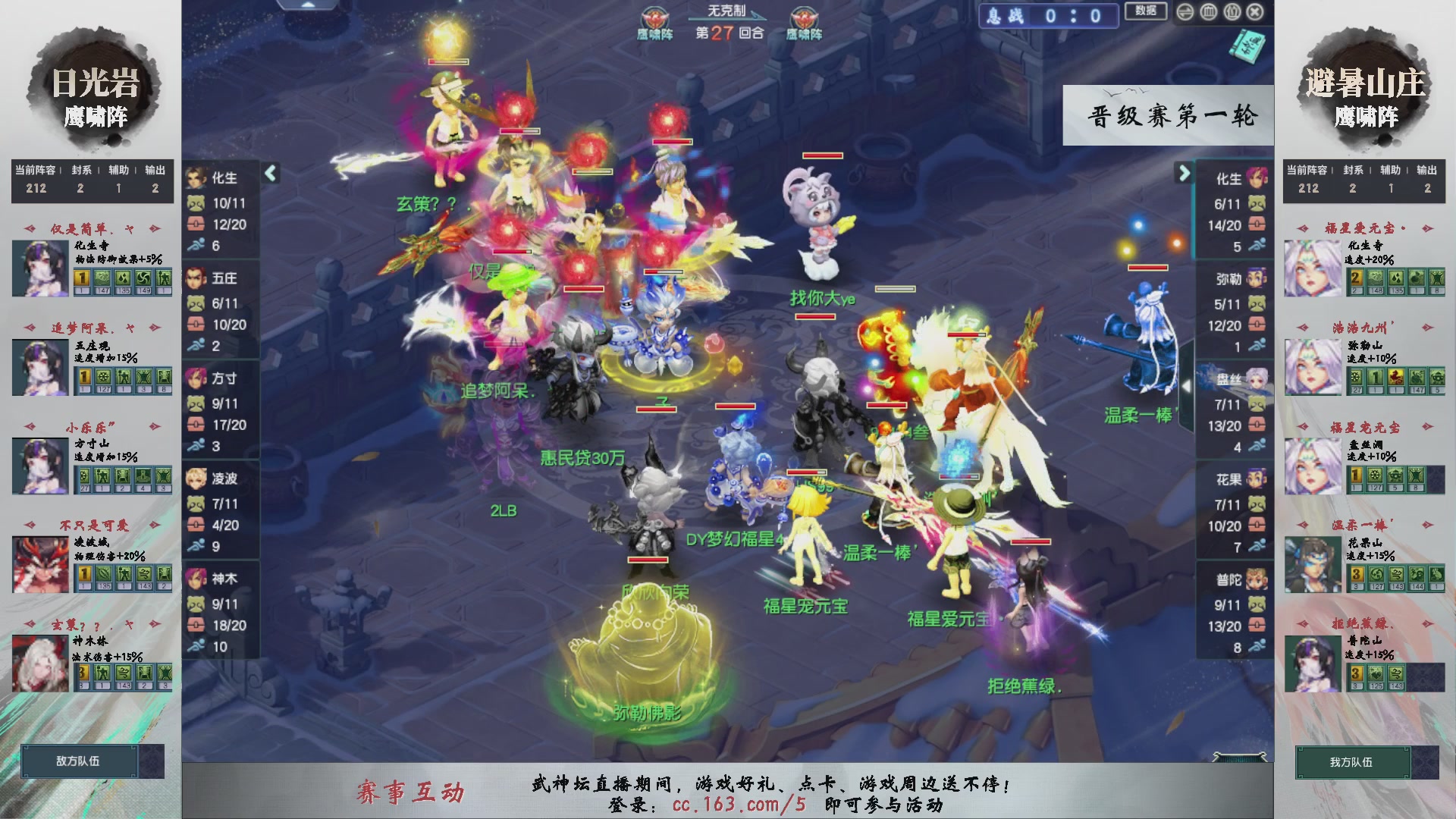Viewport: 1456px width, 819px height.
Task: Expand the right unit list with the chevron
Action: 1185,173
